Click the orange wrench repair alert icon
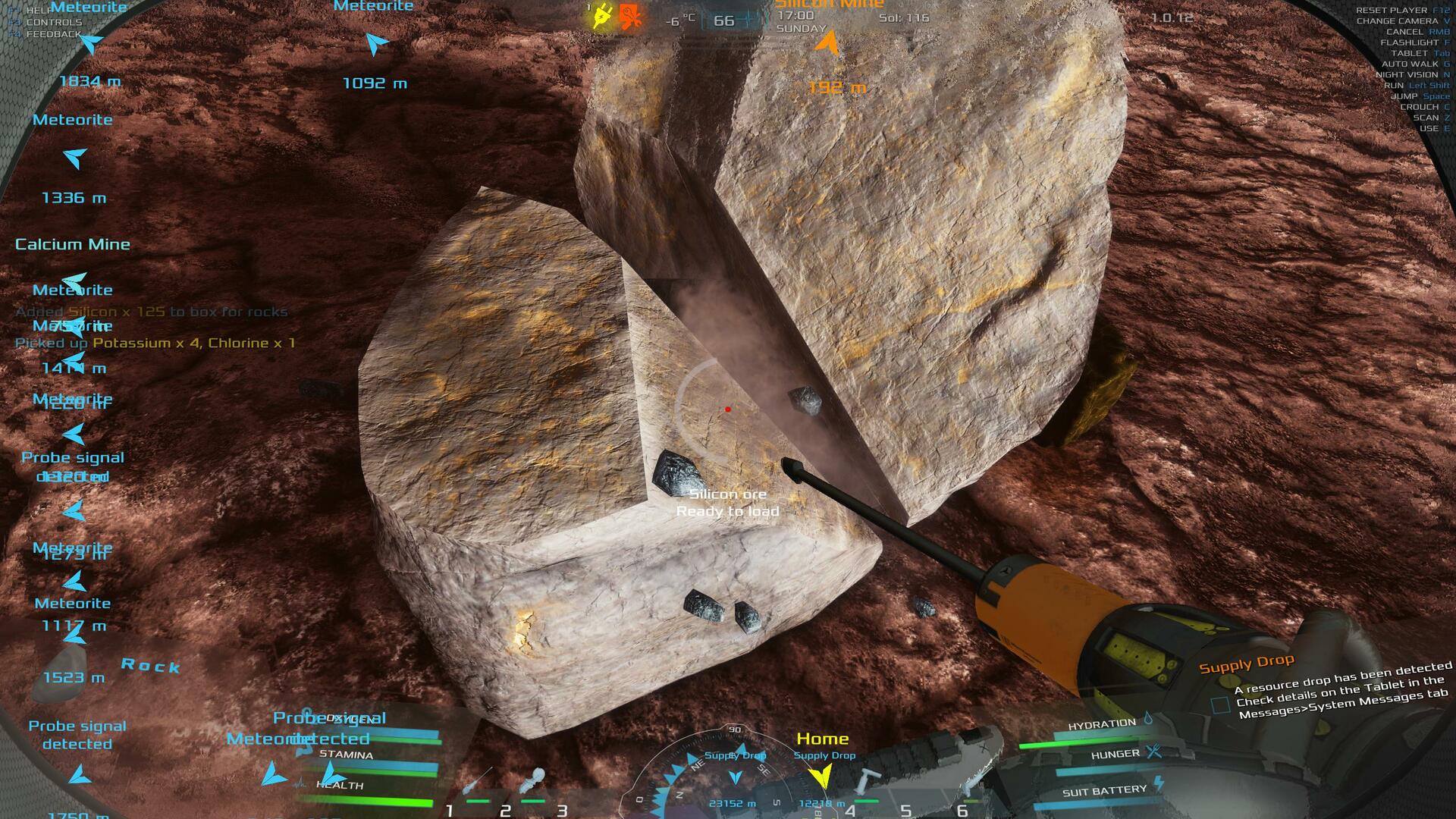 tap(629, 16)
